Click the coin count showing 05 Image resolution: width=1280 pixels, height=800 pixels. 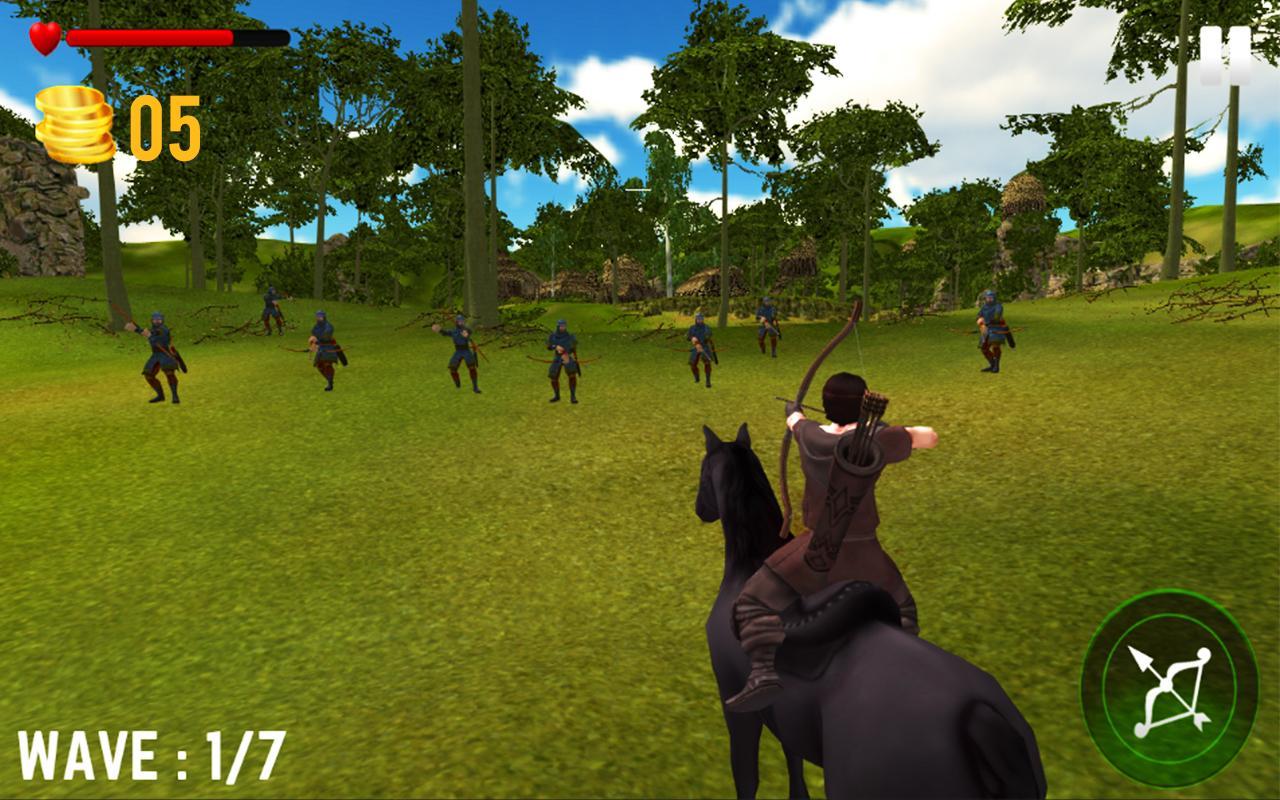pyautogui.click(x=165, y=125)
